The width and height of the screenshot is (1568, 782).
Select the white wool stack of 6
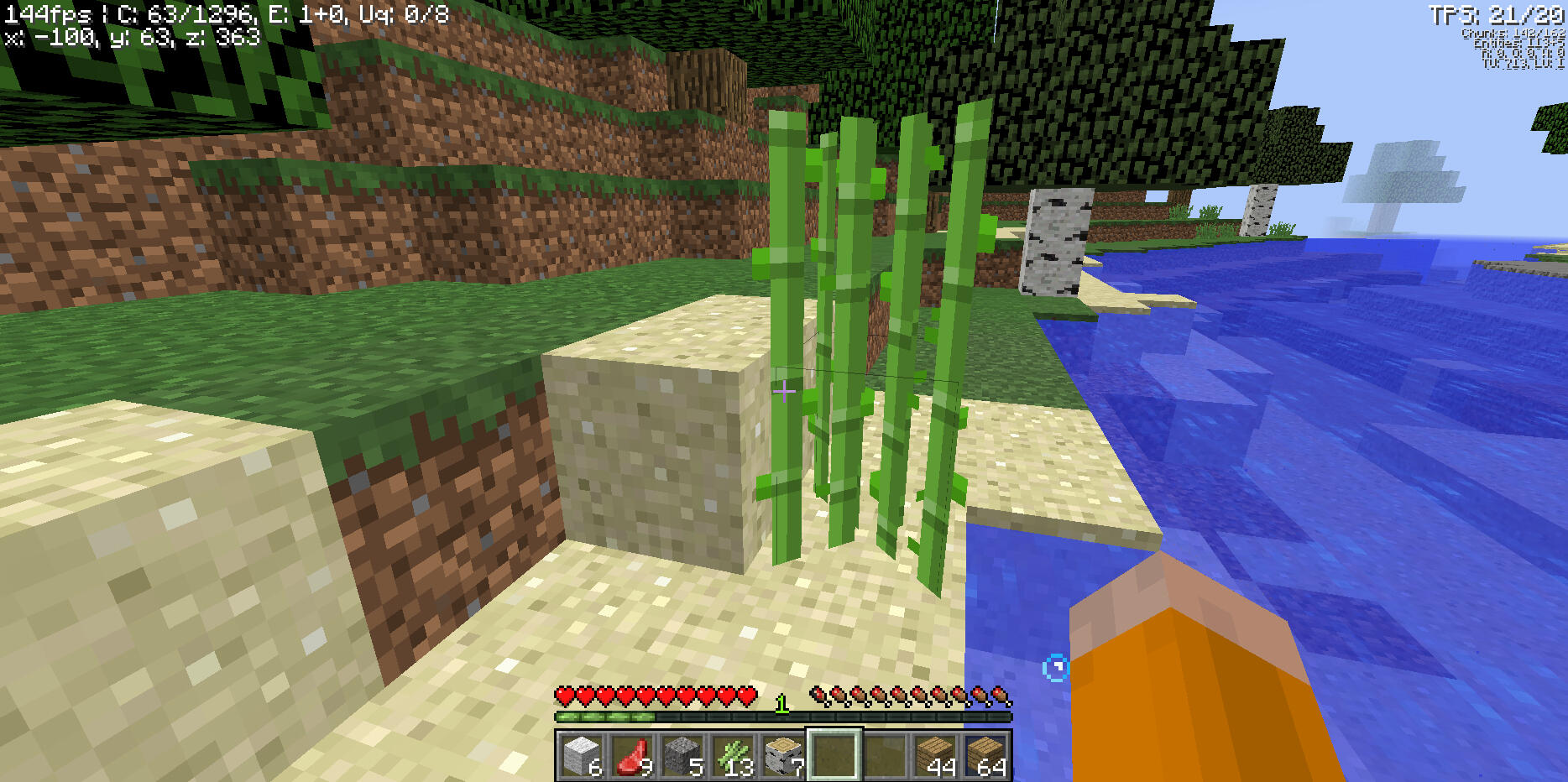point(582,755)
